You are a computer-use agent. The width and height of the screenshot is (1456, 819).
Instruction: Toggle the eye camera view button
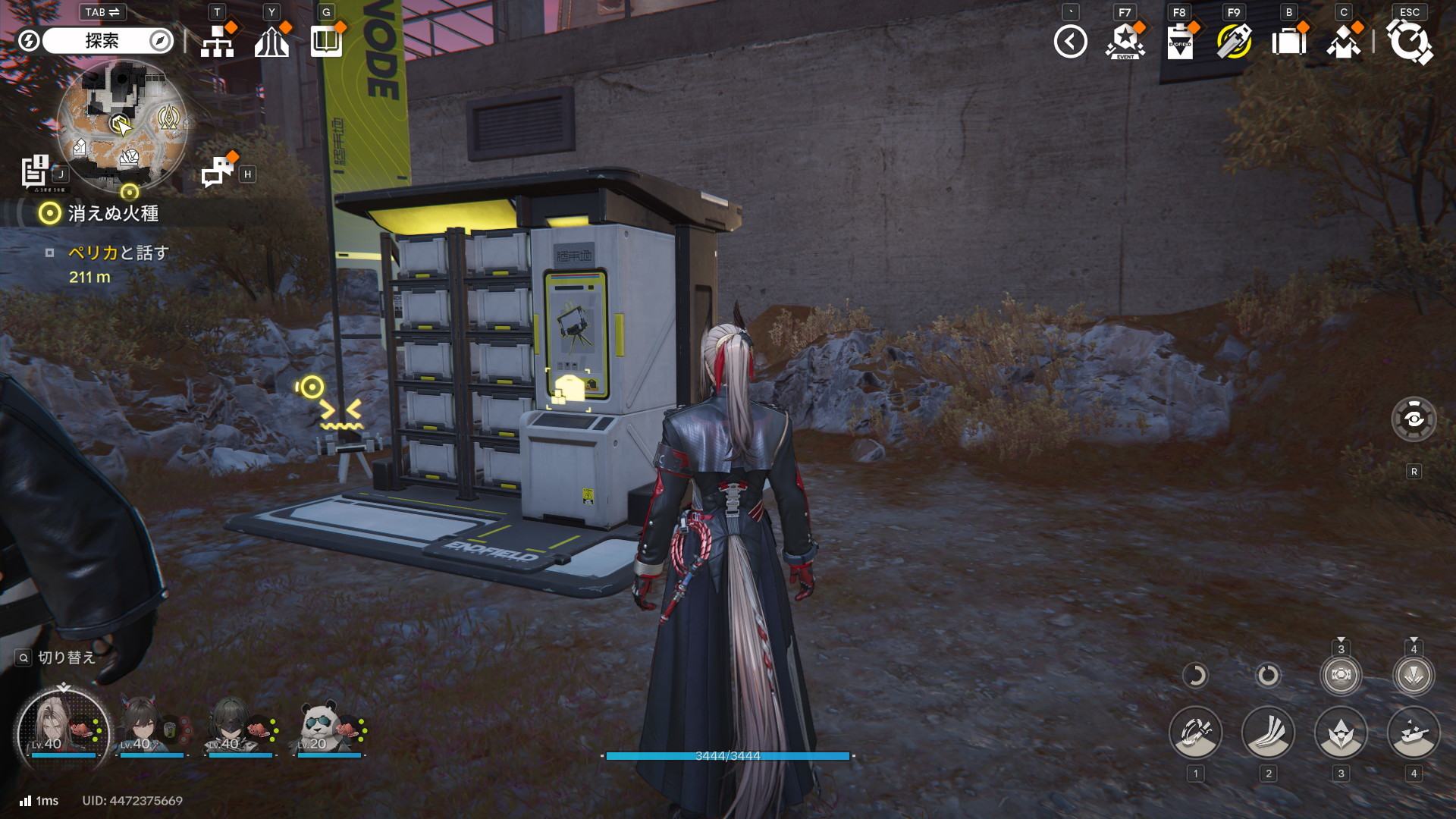pos(1414,419)
